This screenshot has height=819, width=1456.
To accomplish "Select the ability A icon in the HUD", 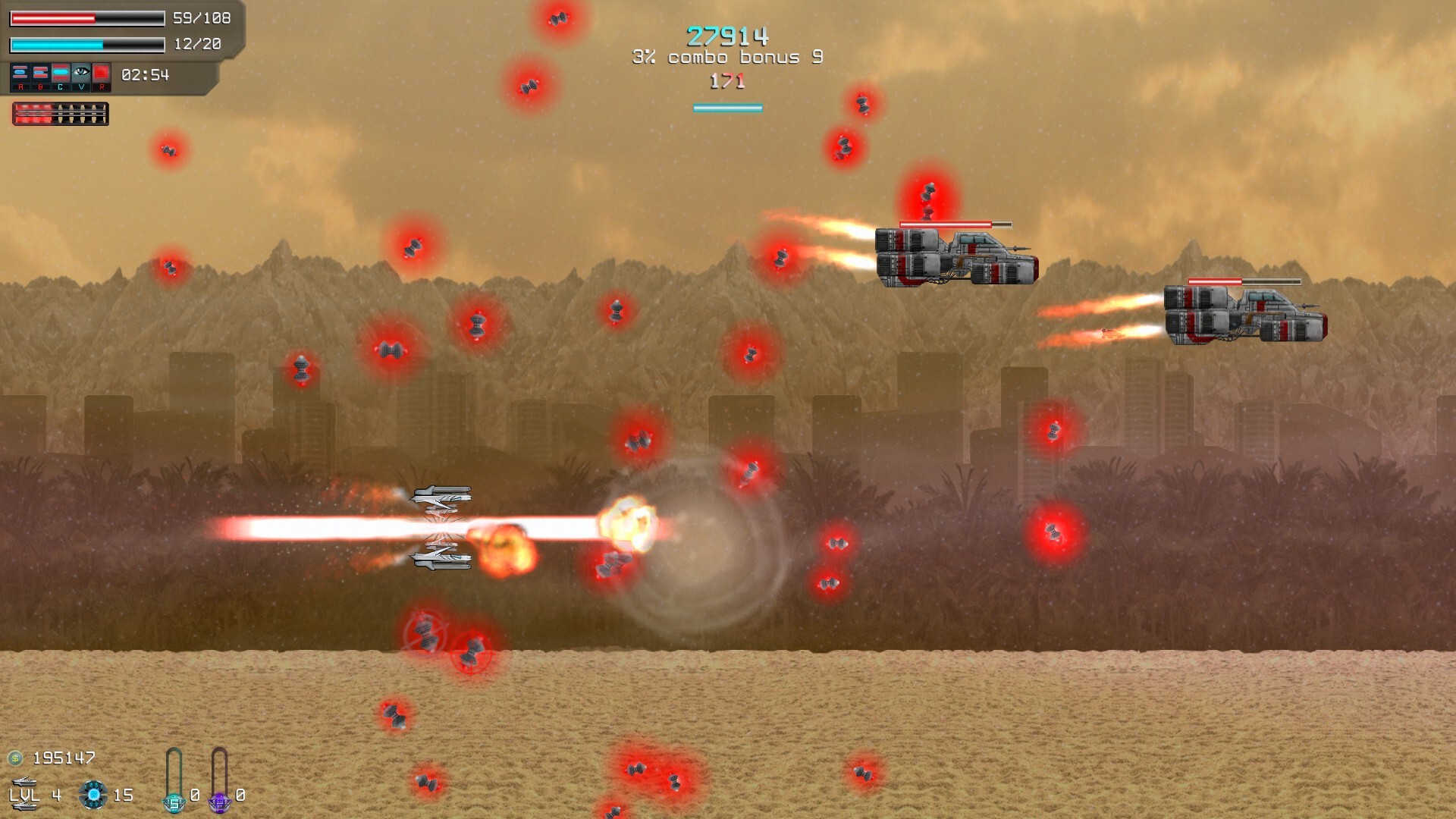I will pos(20,72).
